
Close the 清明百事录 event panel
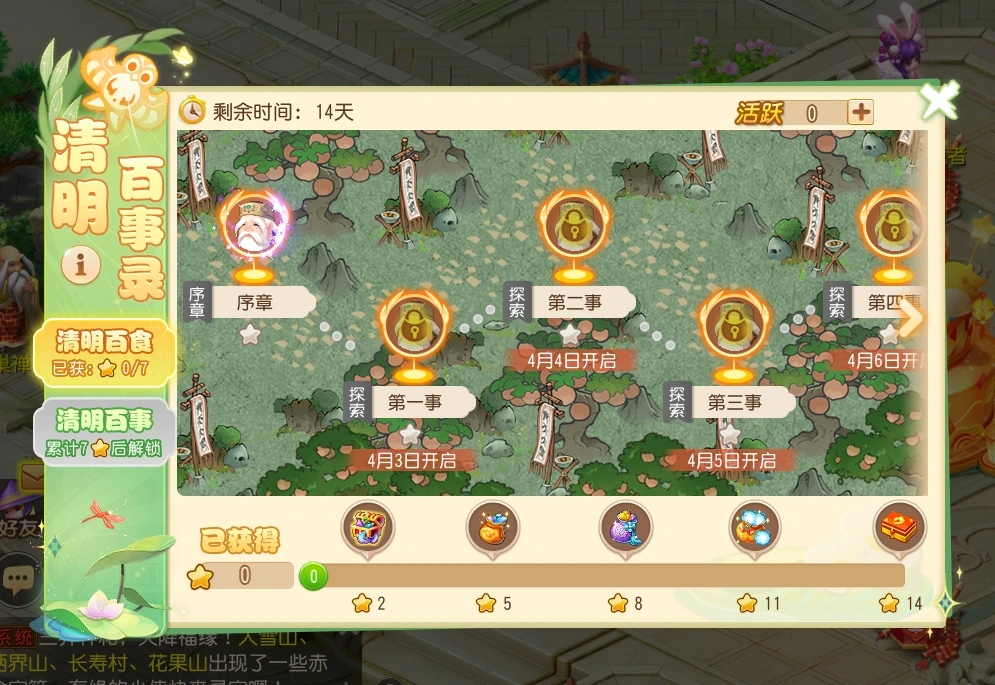(x=939, y=101)
